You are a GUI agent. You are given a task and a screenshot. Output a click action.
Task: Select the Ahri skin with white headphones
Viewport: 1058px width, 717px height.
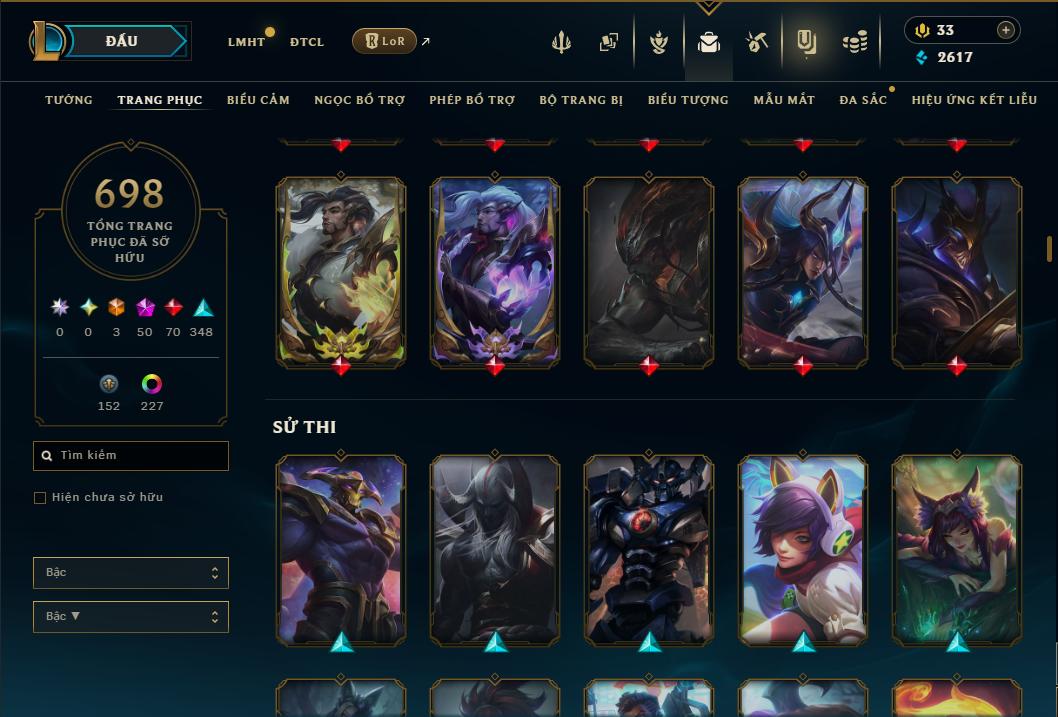click(803, 548)
